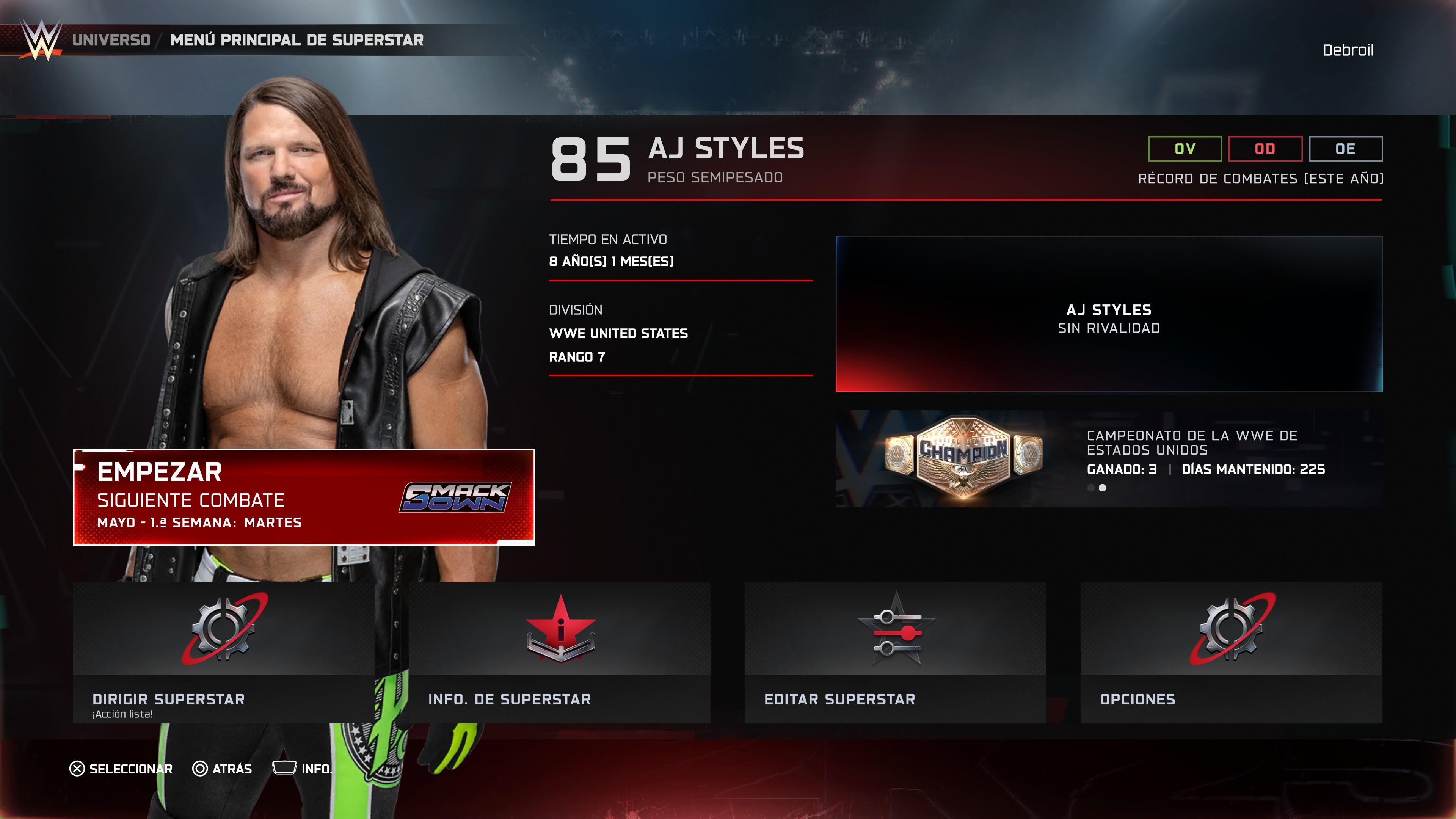Choose the Editar Superstar tile
The height and width of the screenshot is (819, 1456).
(x=895, y=653)
